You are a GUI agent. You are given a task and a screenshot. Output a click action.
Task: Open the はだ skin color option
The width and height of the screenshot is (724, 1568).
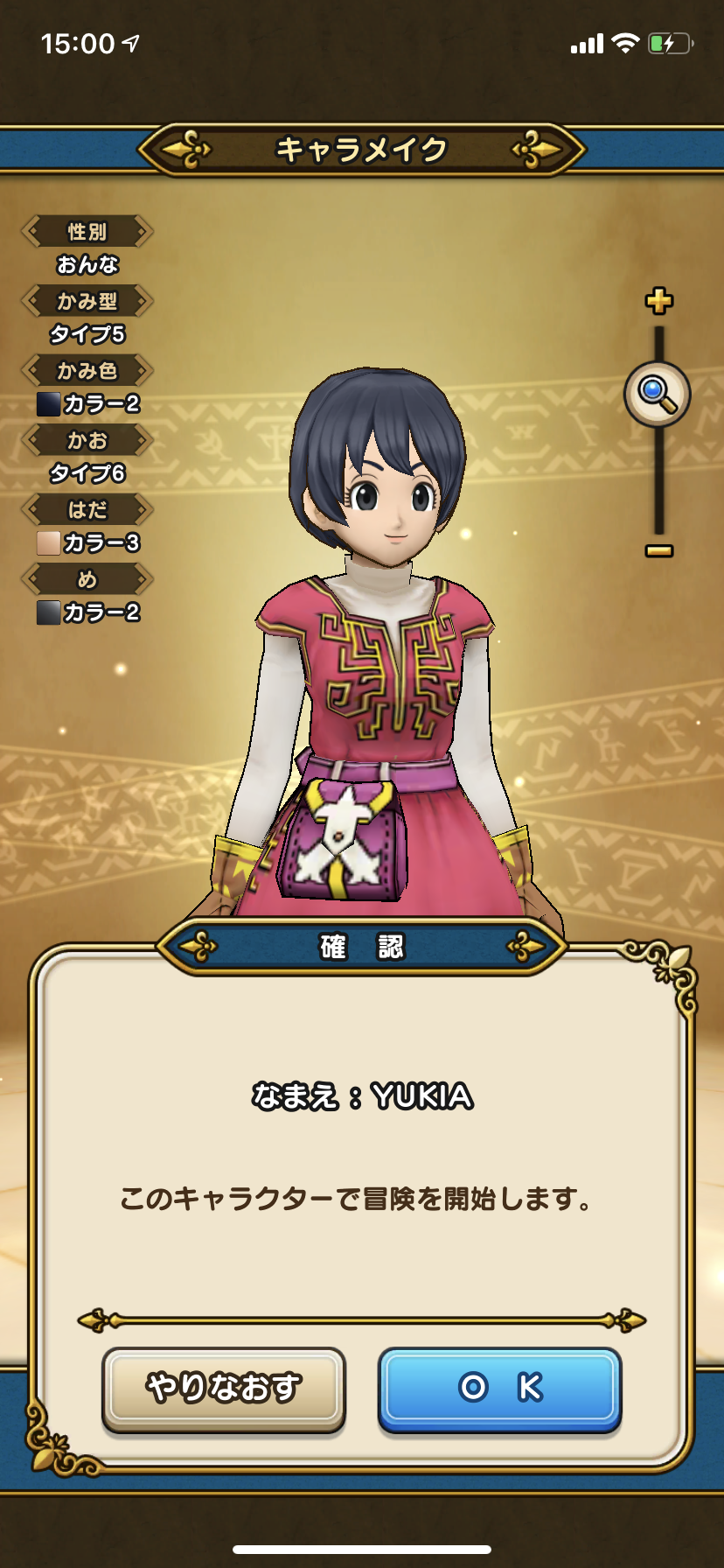[87, 509]
